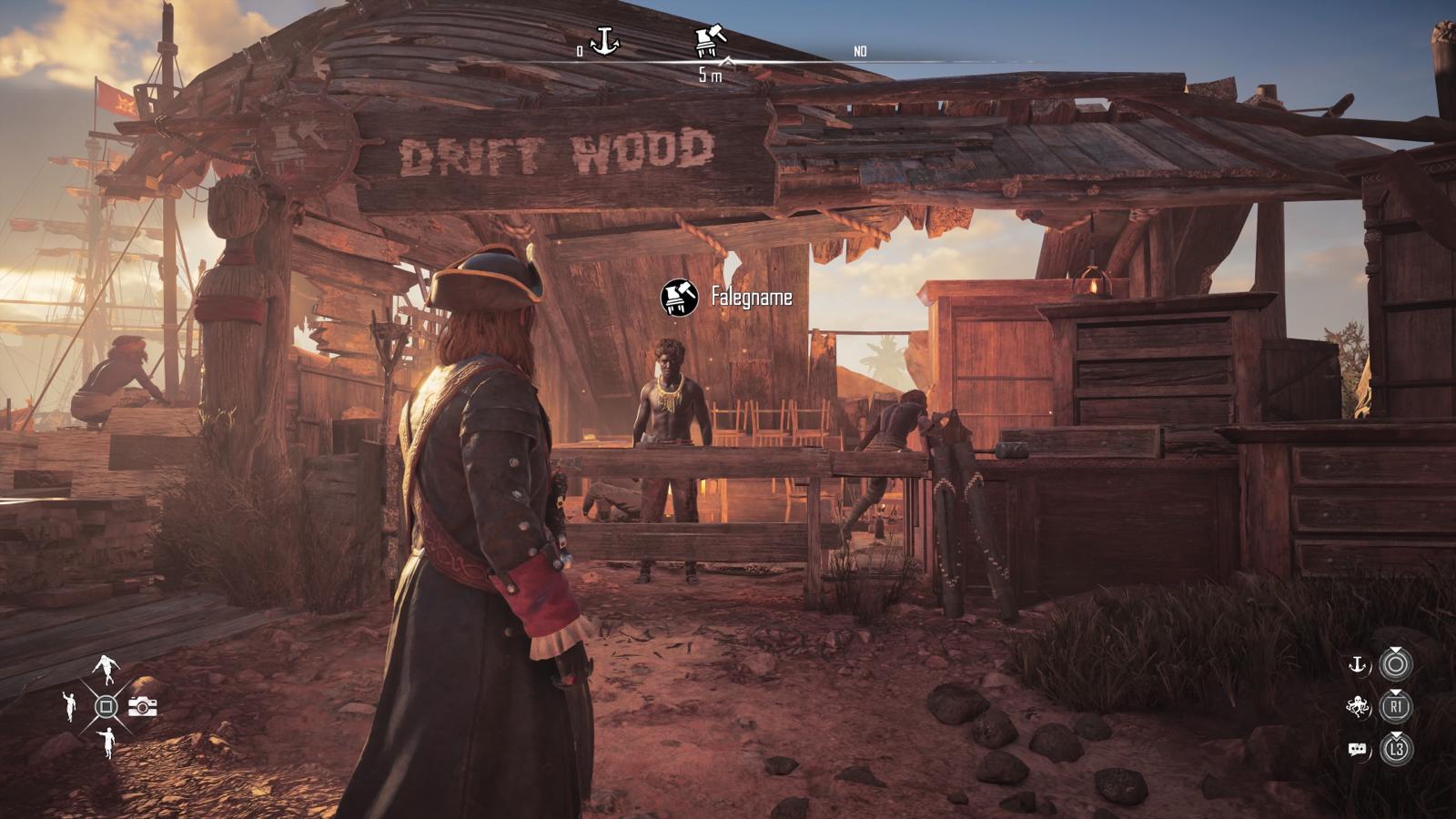Select the waving emote figure
1456x819 pixels.
[69, 706]
